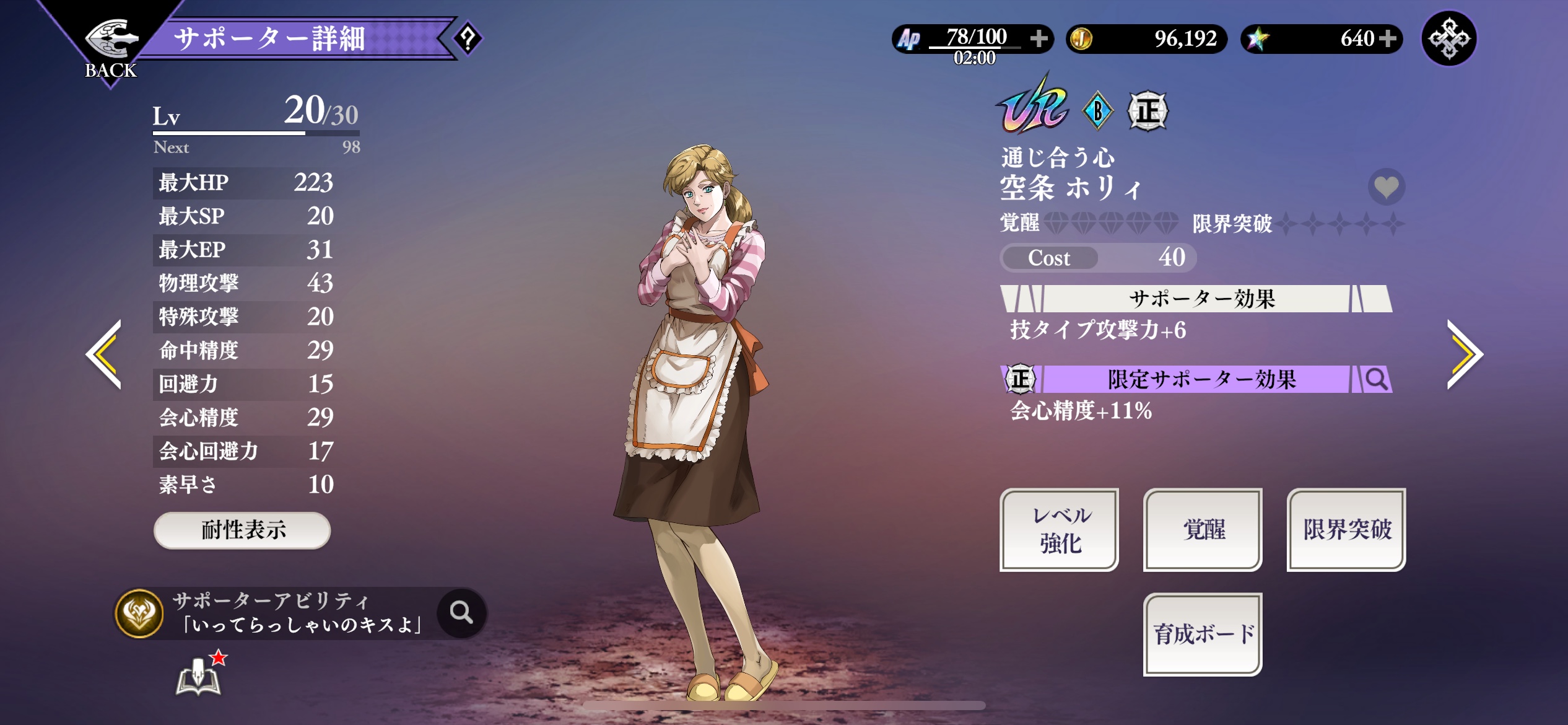This screenshot has height=725, width=1568.
Task: Inspect the supporter ability magnifier
Action: click(461, 613)
